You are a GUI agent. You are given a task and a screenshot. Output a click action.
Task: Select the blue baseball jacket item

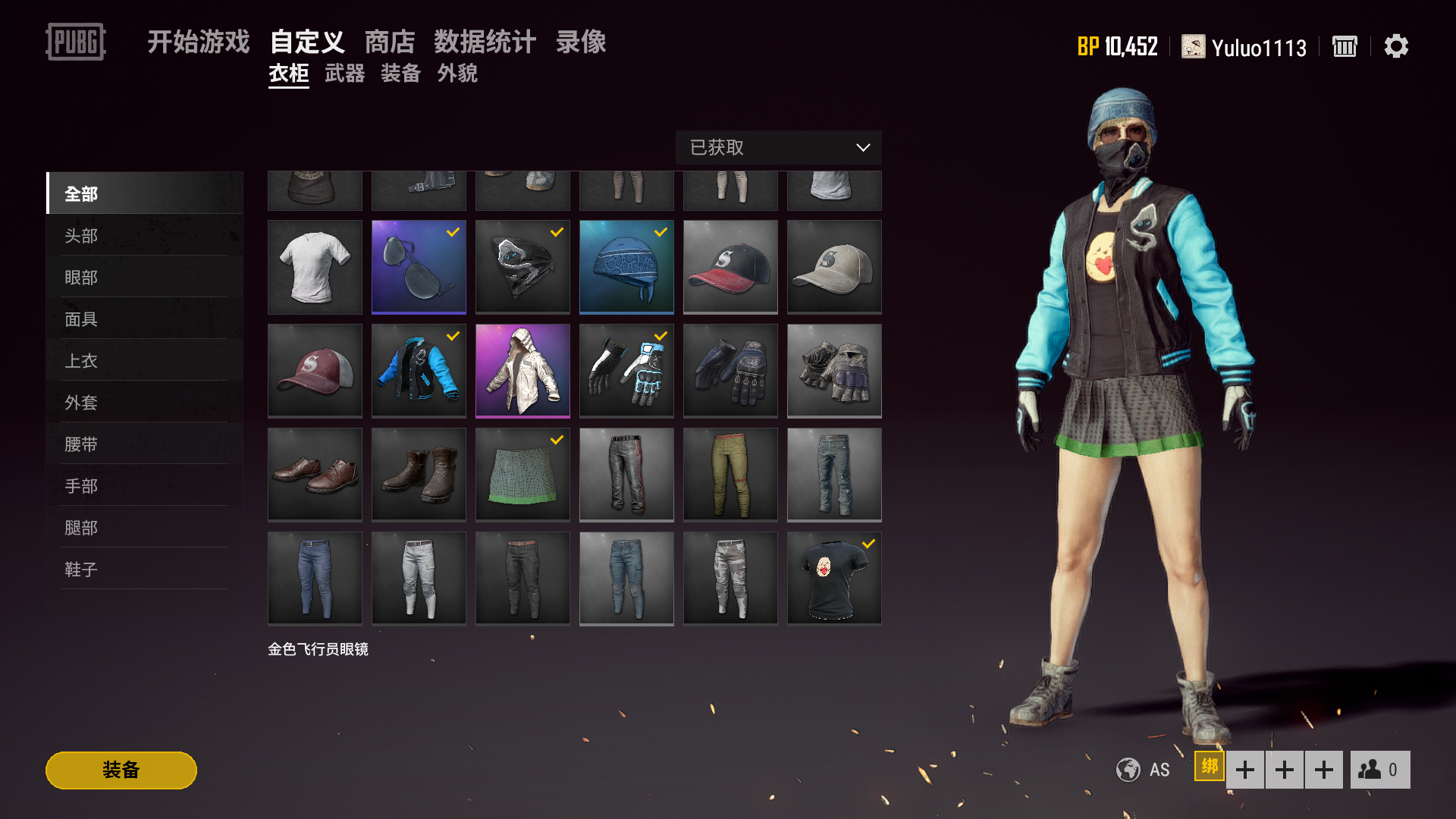coord(419,371)
